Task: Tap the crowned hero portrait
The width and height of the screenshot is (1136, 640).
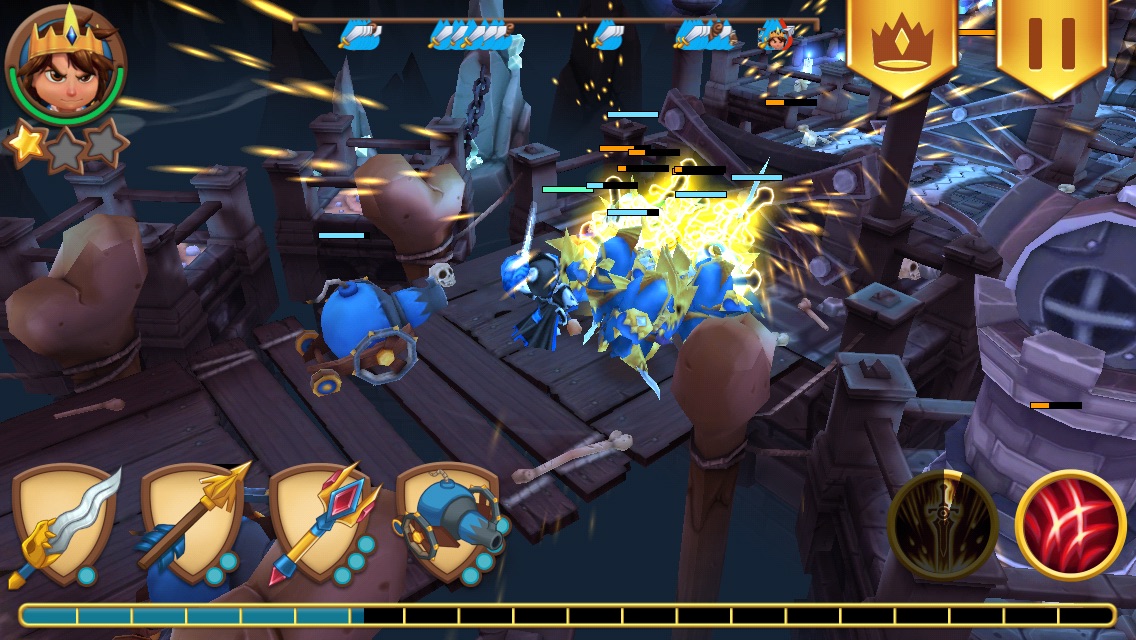Action: coord(65,65)
